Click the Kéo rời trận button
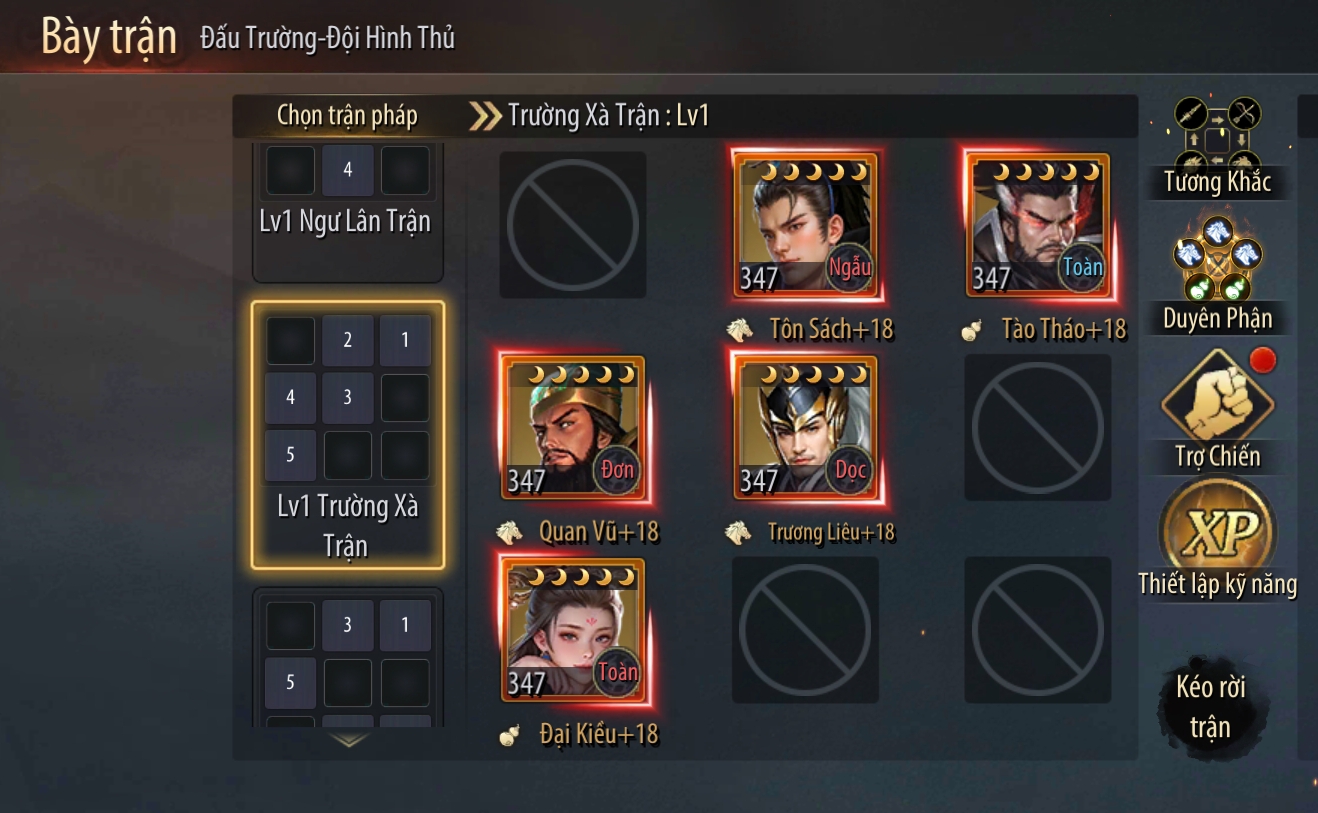The image size is (1318, 813). (x=1210, y=706)
